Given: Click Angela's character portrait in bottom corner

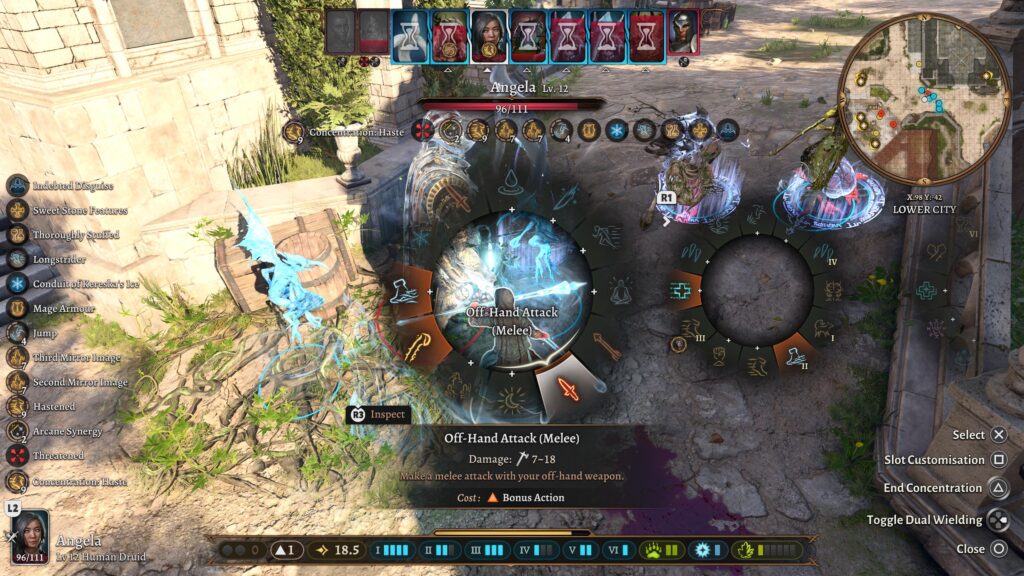Looking at the screenshot, I should click(x=29, y=536).
